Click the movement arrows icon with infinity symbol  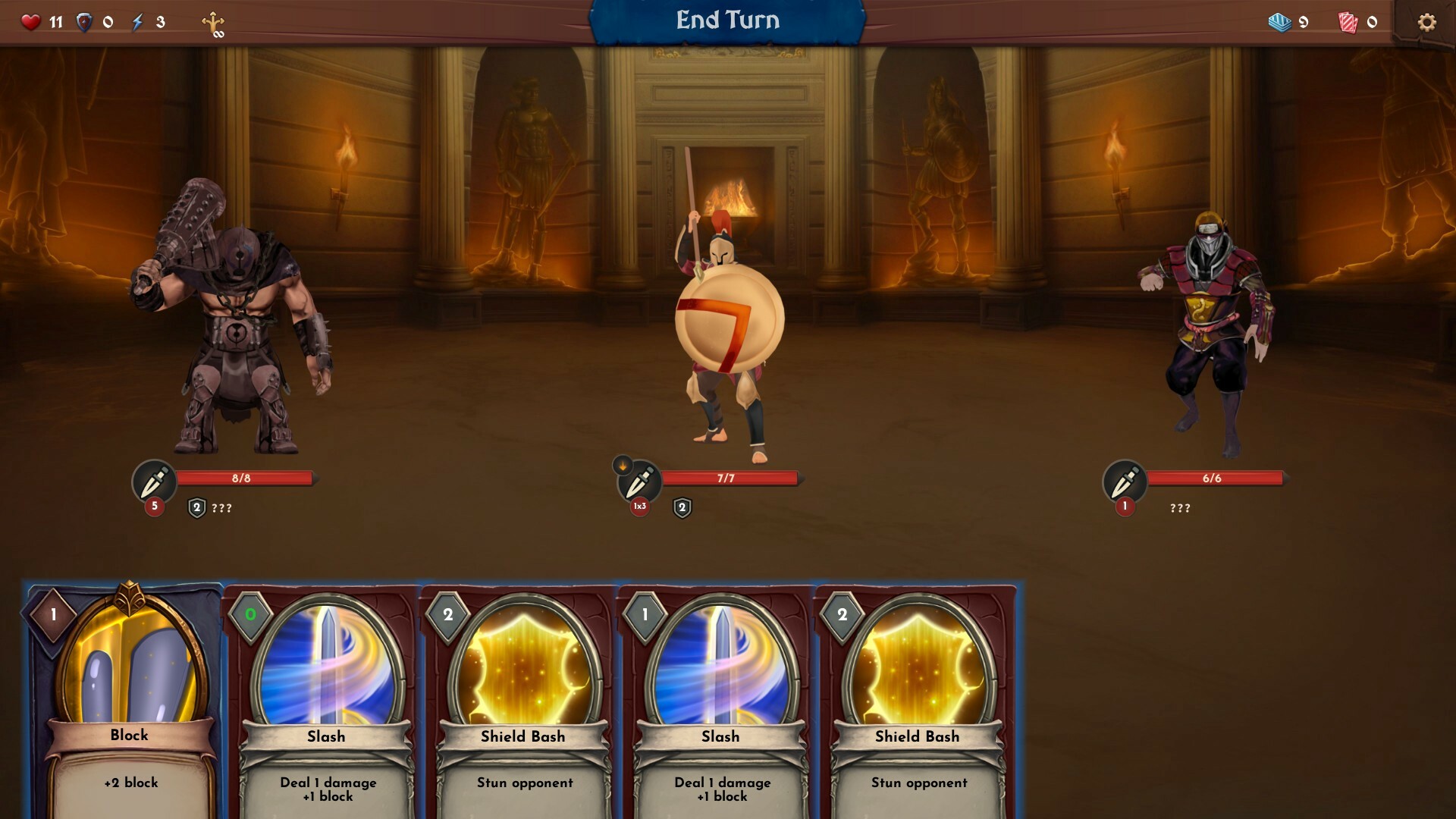coord(214,22)
